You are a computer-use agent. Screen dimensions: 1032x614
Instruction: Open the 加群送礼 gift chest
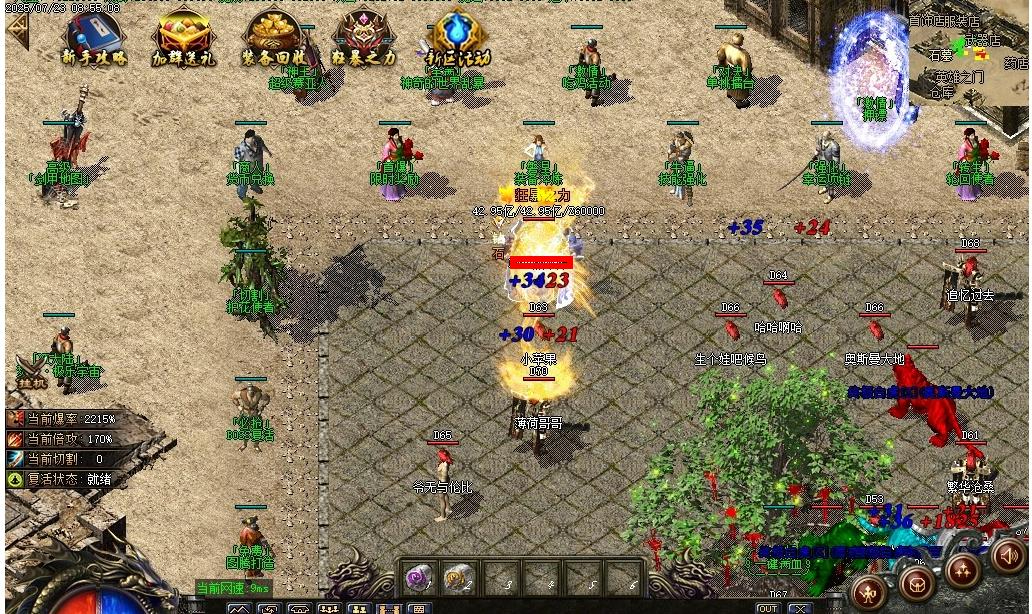point(183,38)
